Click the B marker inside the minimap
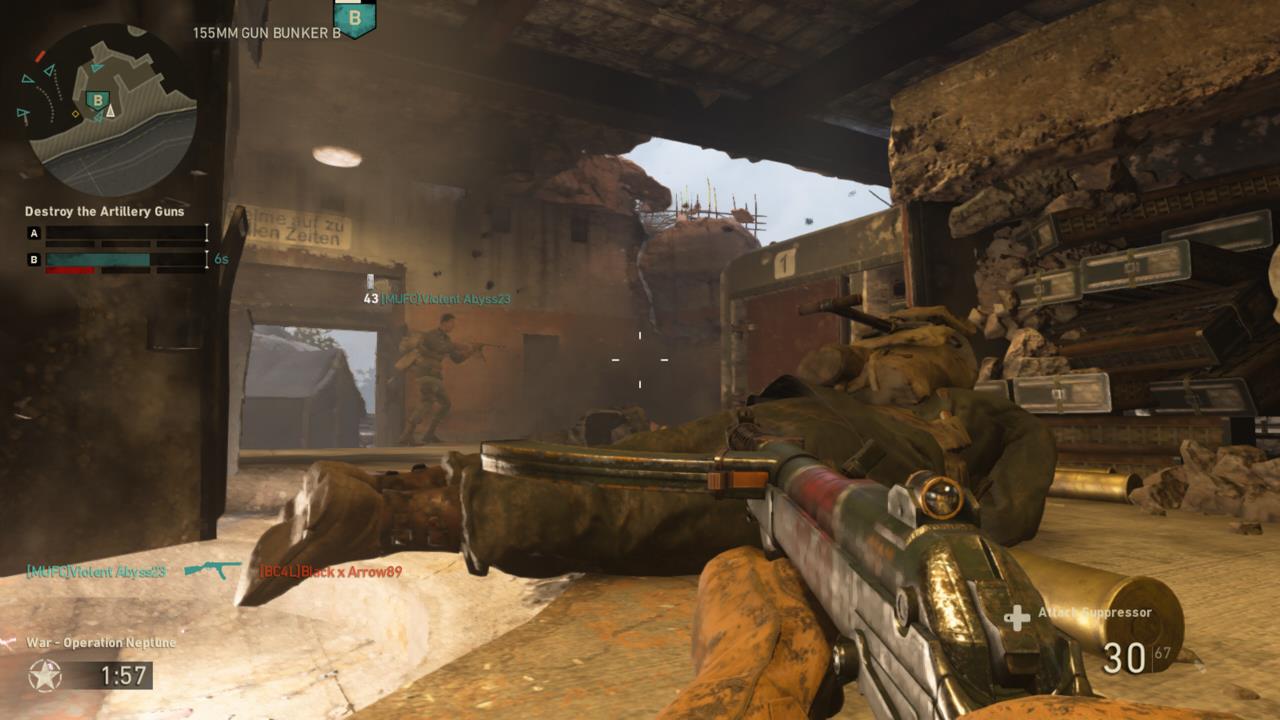 pyautogui.click(x=97, y=100)
